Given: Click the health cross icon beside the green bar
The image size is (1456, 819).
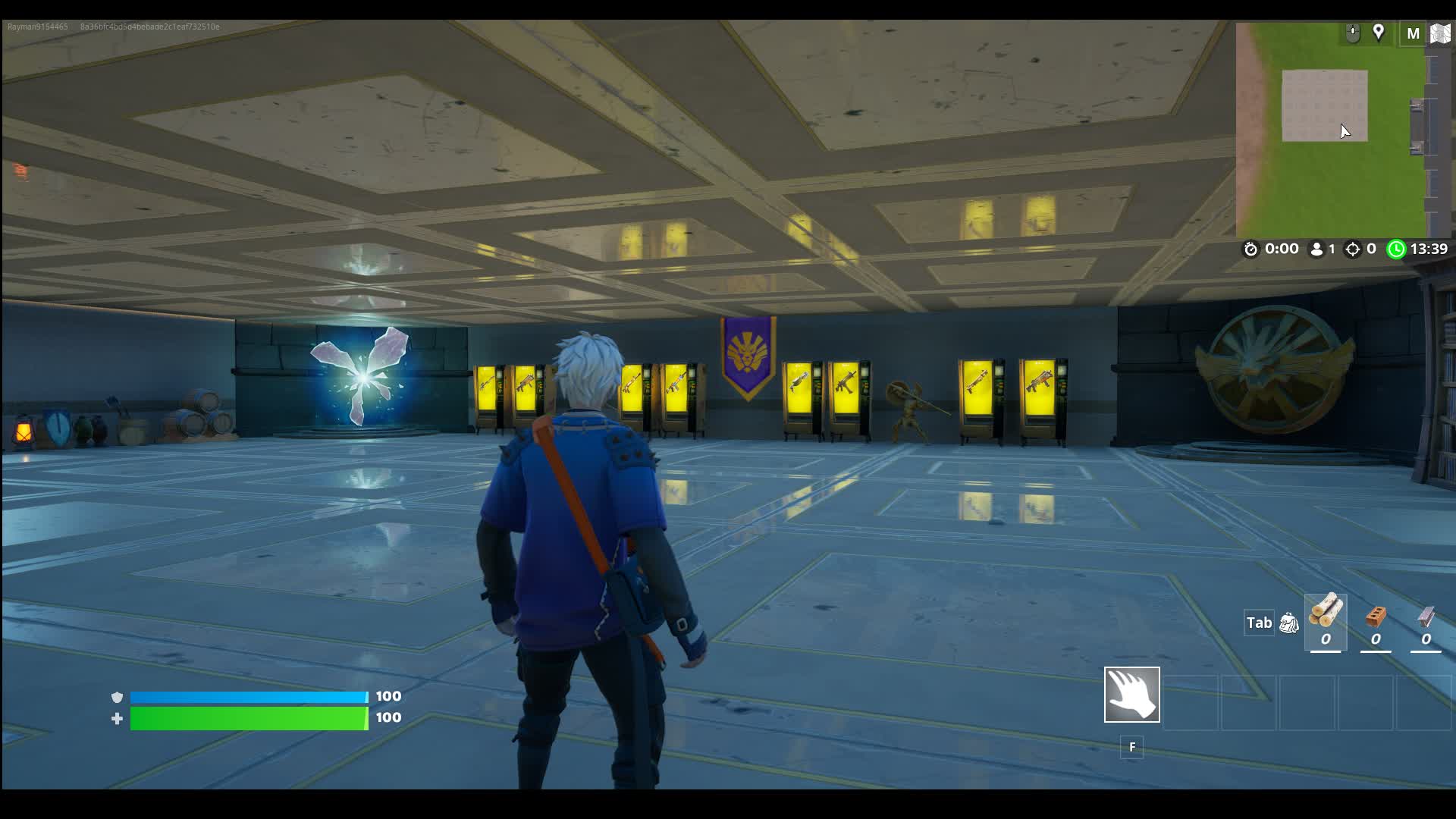Looking at the screenshot, I should point(117,717).
